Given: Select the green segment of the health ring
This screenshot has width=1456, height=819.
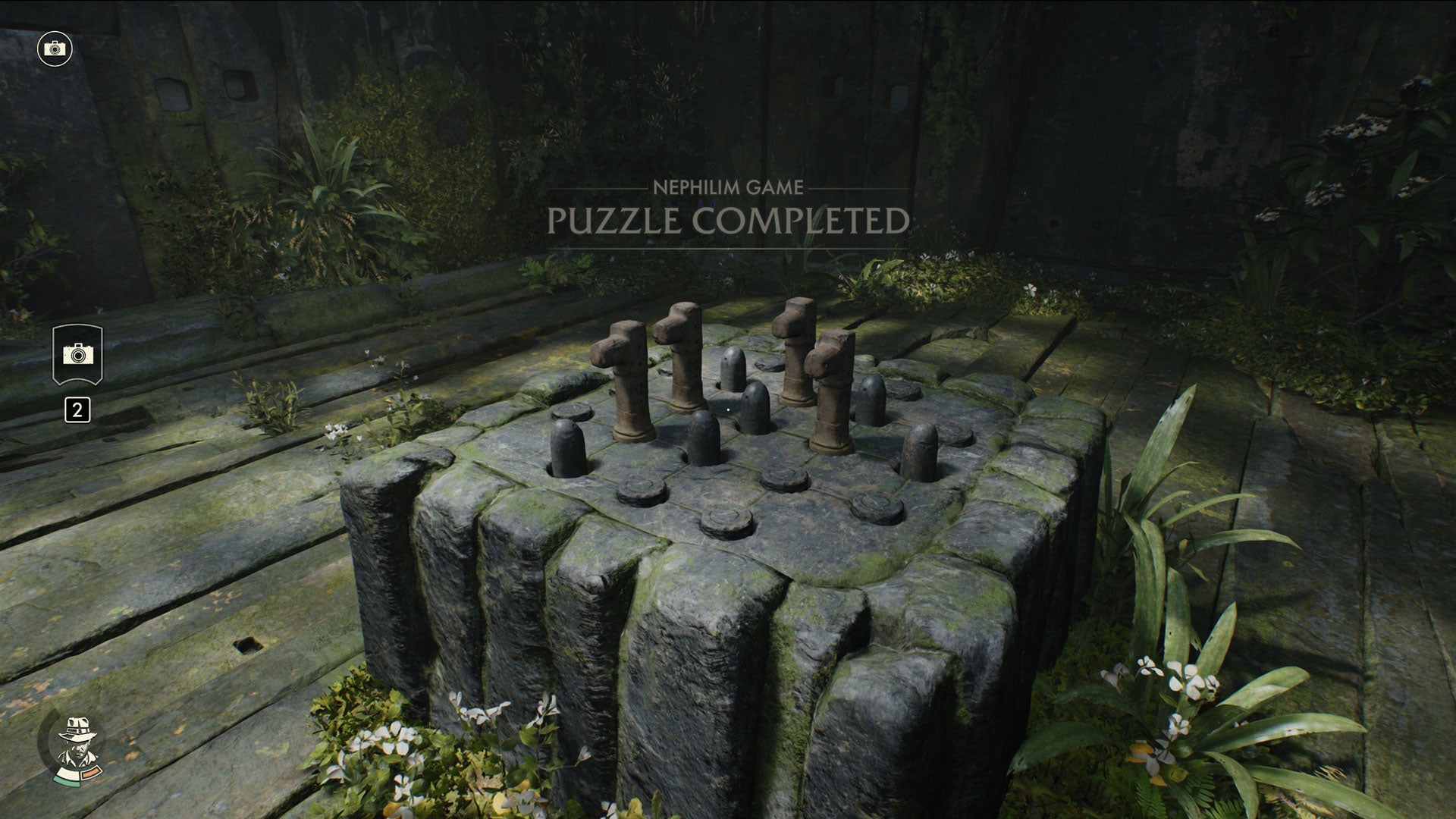Looking at the screenshot, I should coord(67,781).
